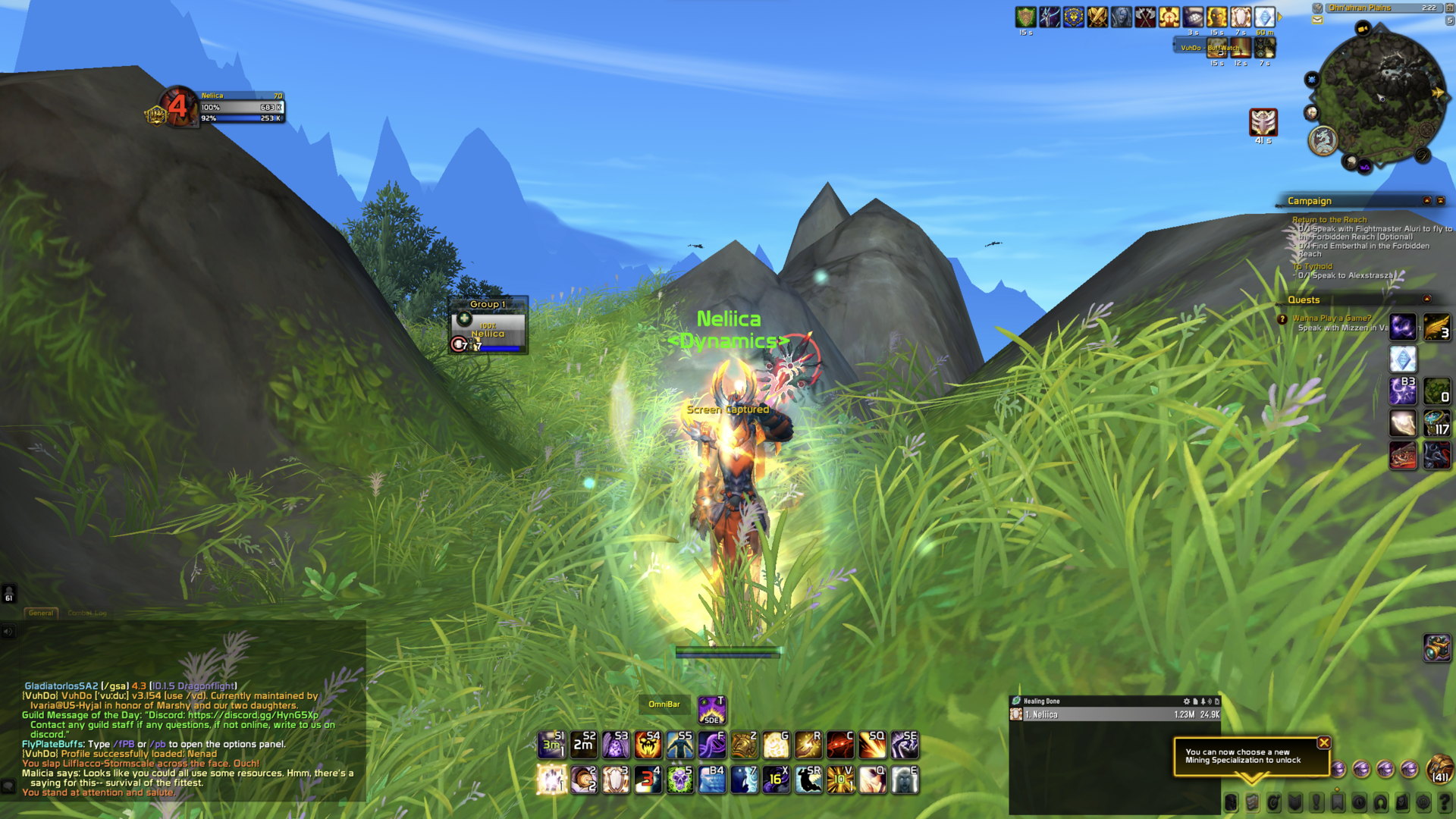Use the white shield ability on key 3
Image resolution: width=1456 pixels, height=819 pixels.
point(616,780)
